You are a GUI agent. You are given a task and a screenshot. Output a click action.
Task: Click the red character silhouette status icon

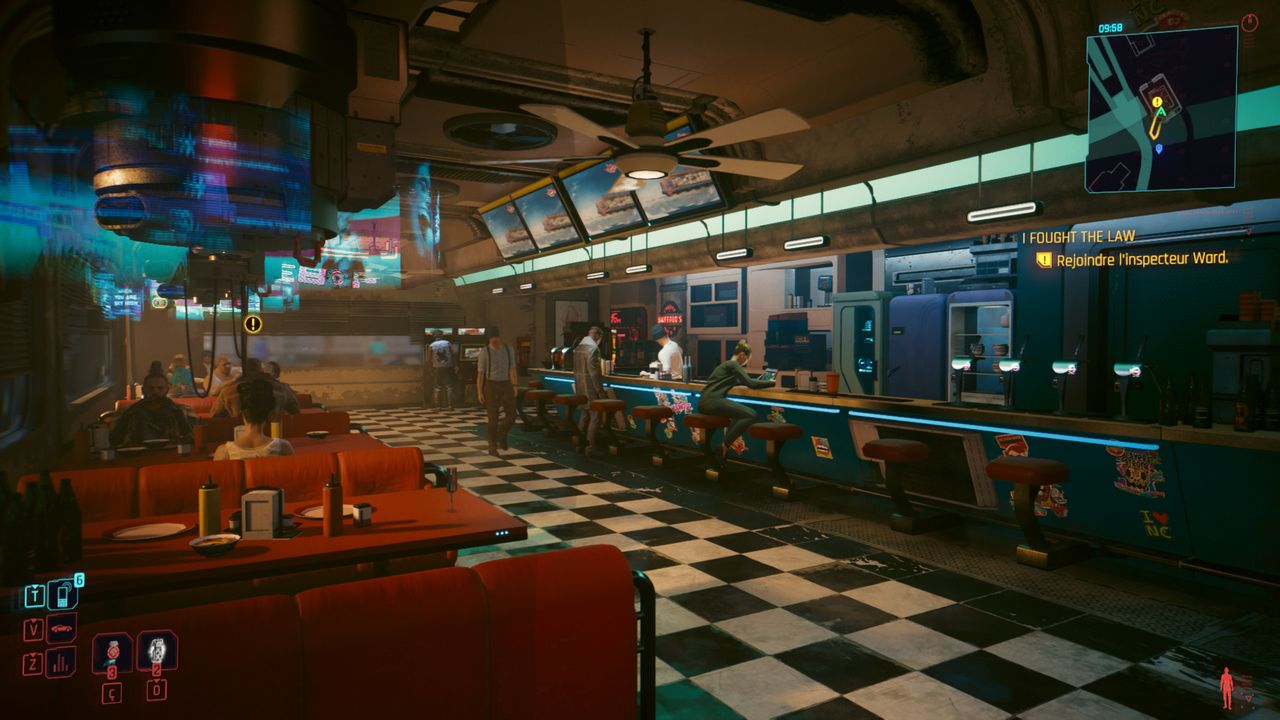[x=1226, y=687]
